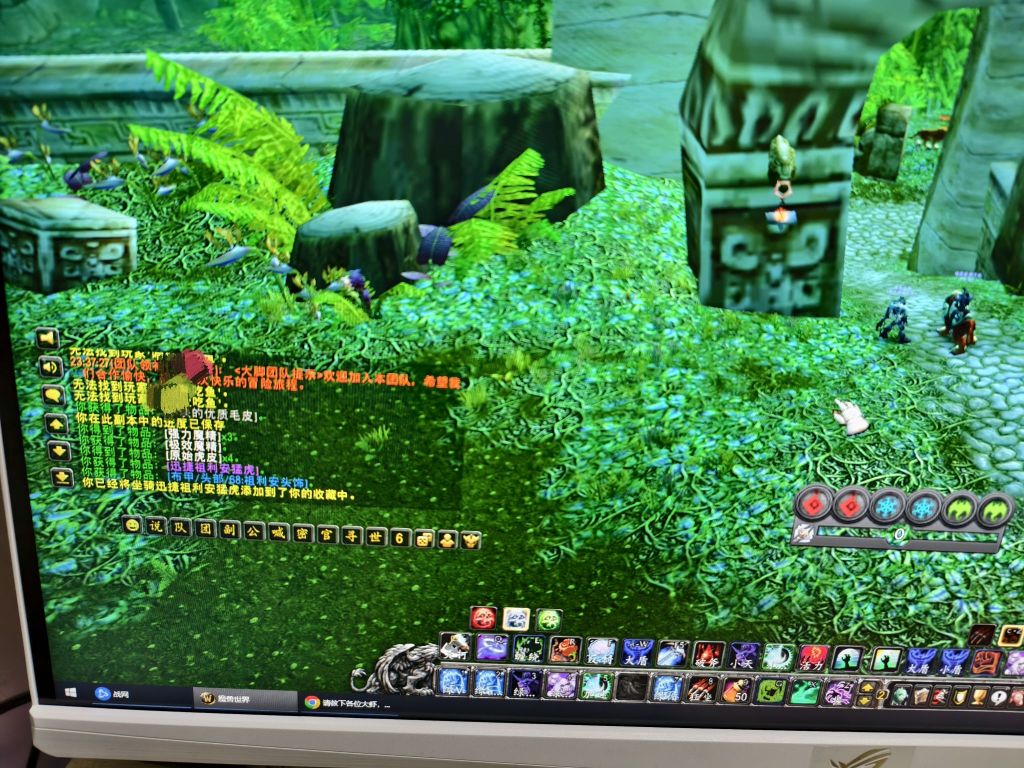Select the 密 (whisper) chat channel button

pos(301,533)
